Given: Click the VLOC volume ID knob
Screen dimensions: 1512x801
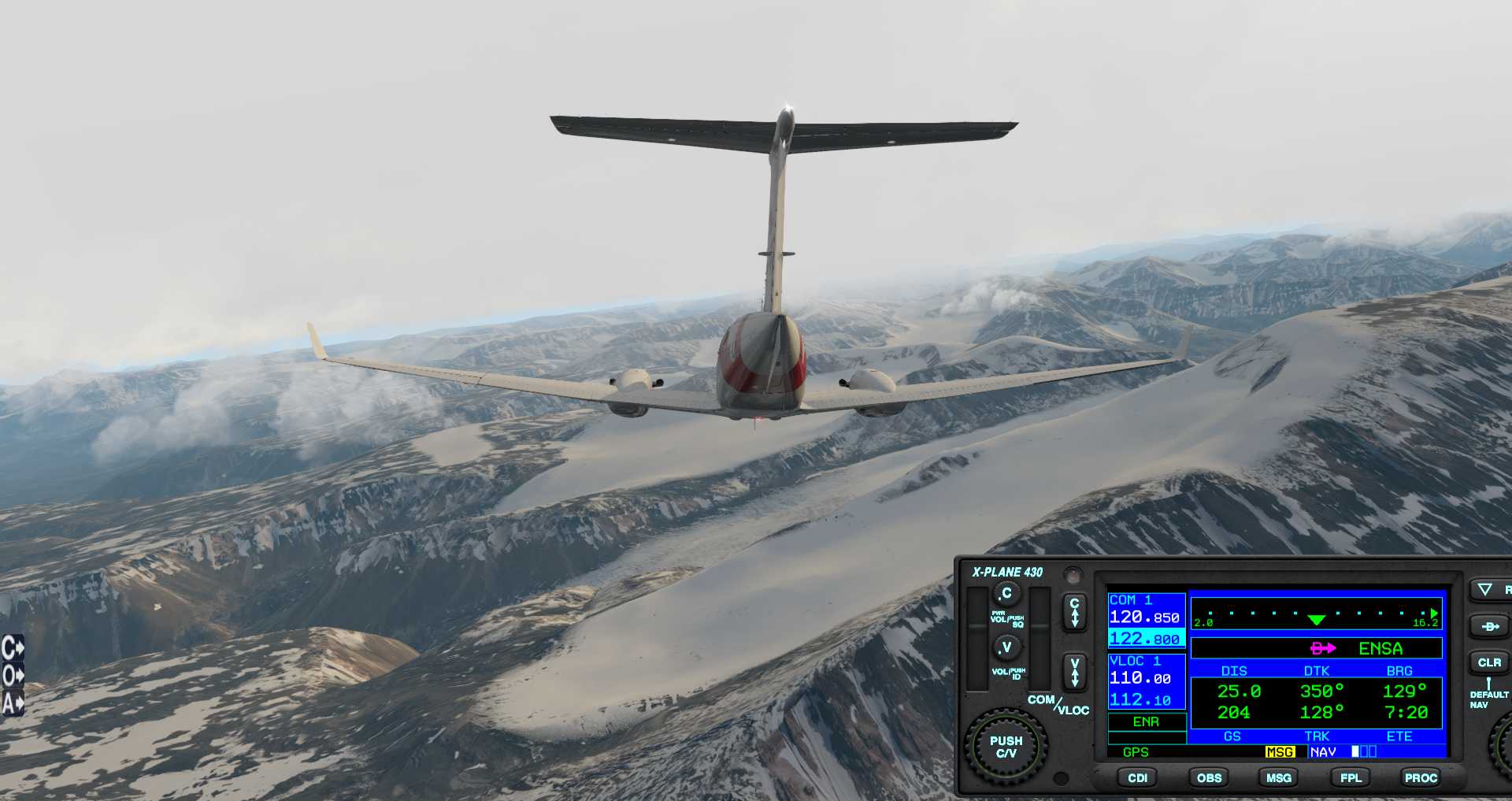Looking at the screenshot, I should (x=1006, y=647).
